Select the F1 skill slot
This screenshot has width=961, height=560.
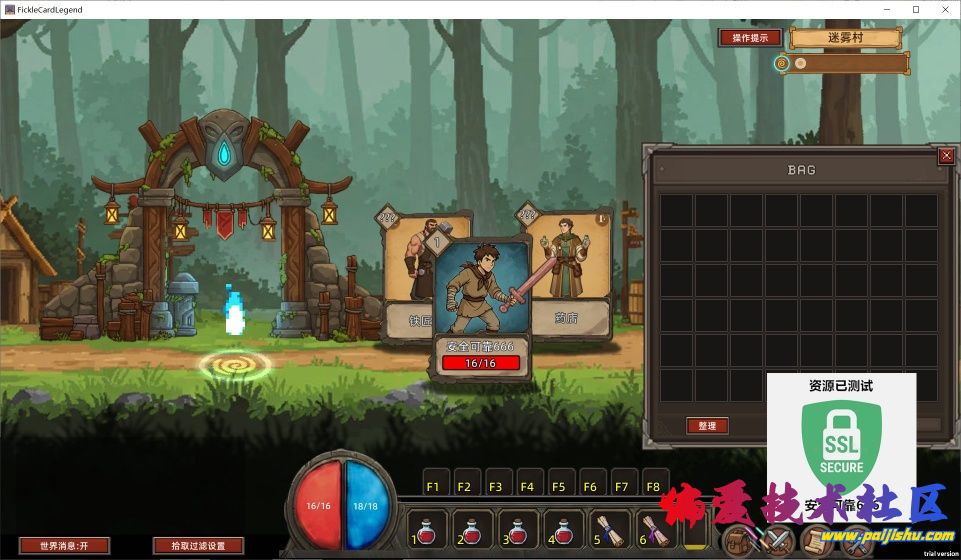pos(433,486)
